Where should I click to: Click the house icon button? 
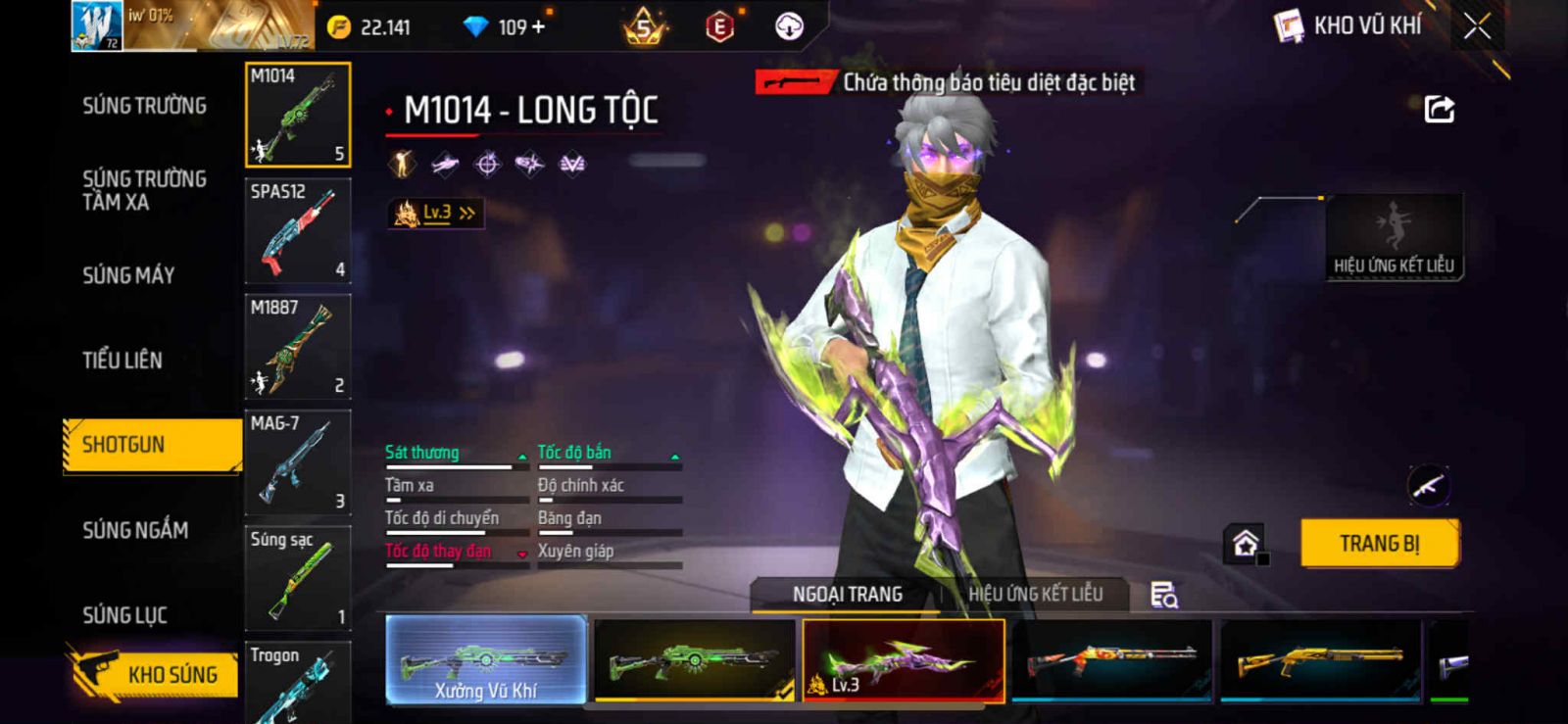(1246, 543)
